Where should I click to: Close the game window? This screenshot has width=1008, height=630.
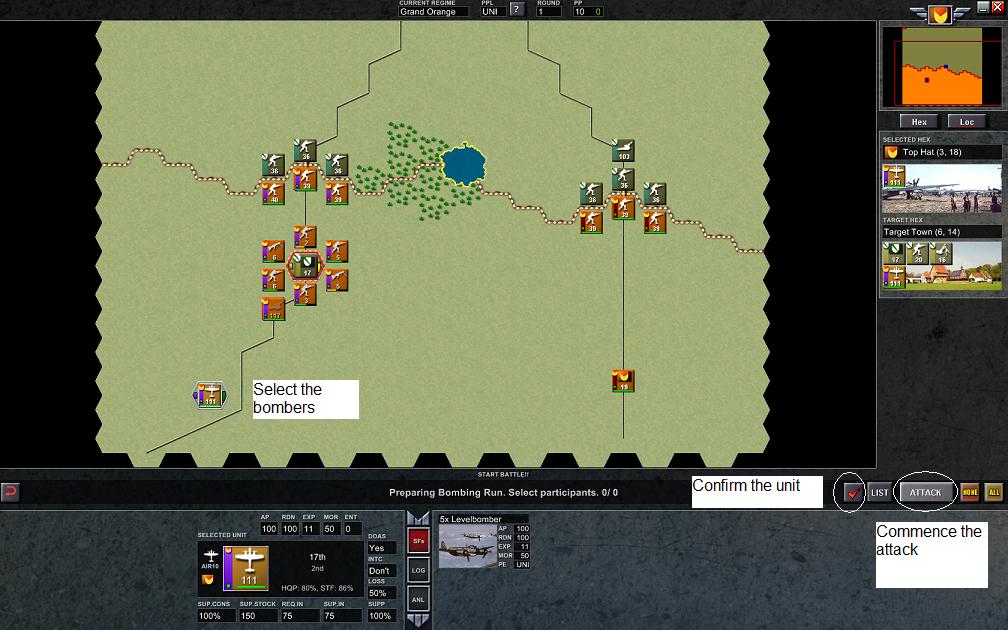click(x=996, y=6)
